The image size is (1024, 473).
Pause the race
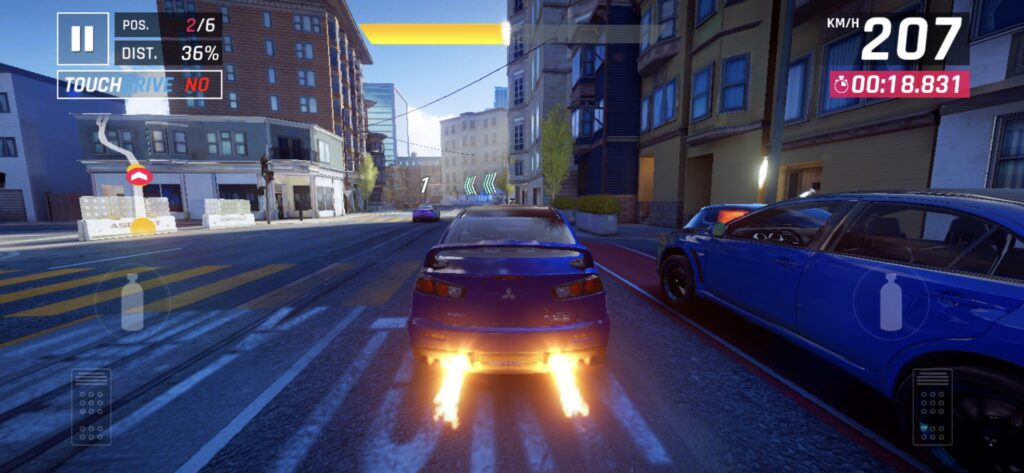(82, 39)
